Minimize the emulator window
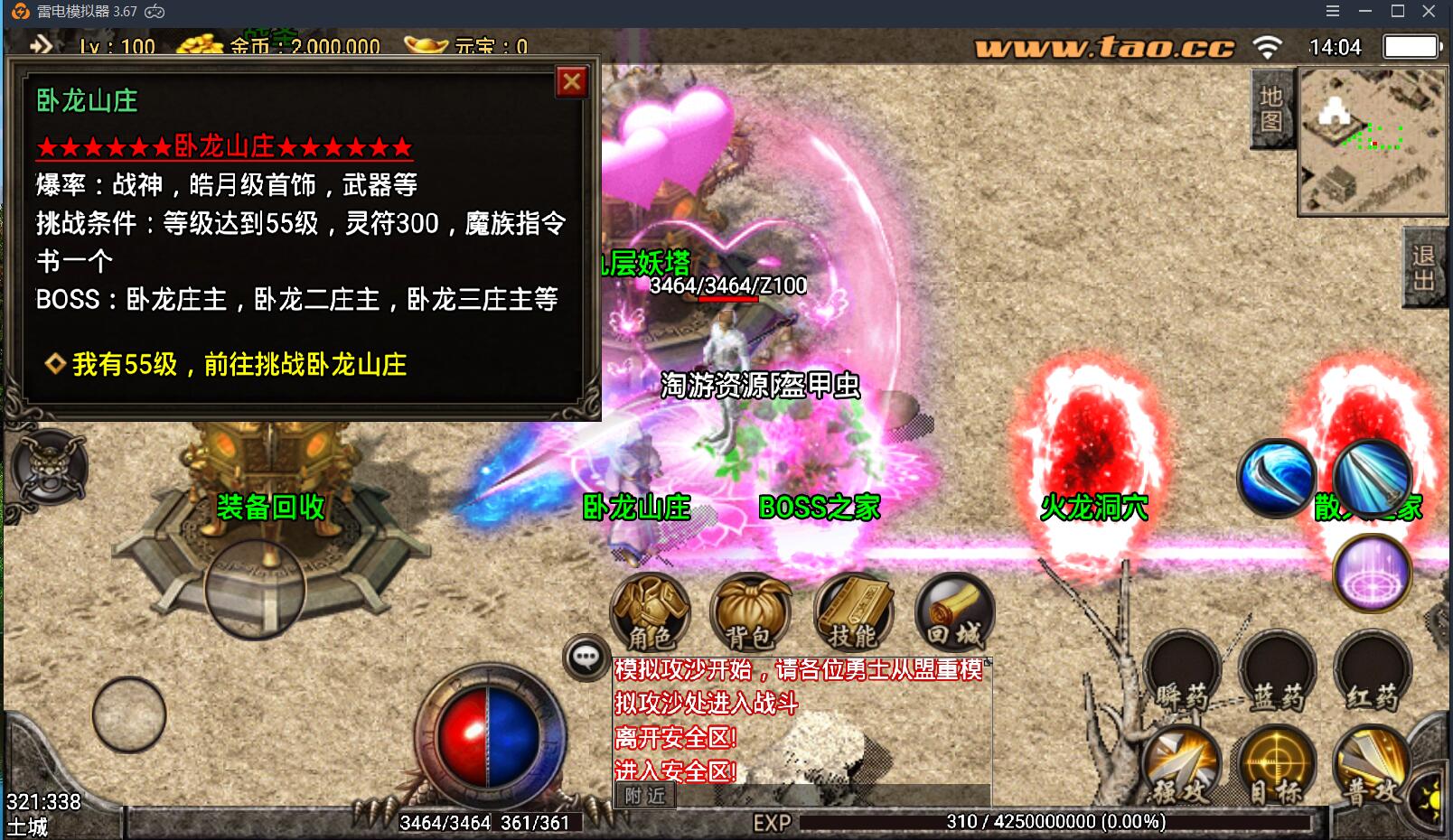 (1365, 11)
